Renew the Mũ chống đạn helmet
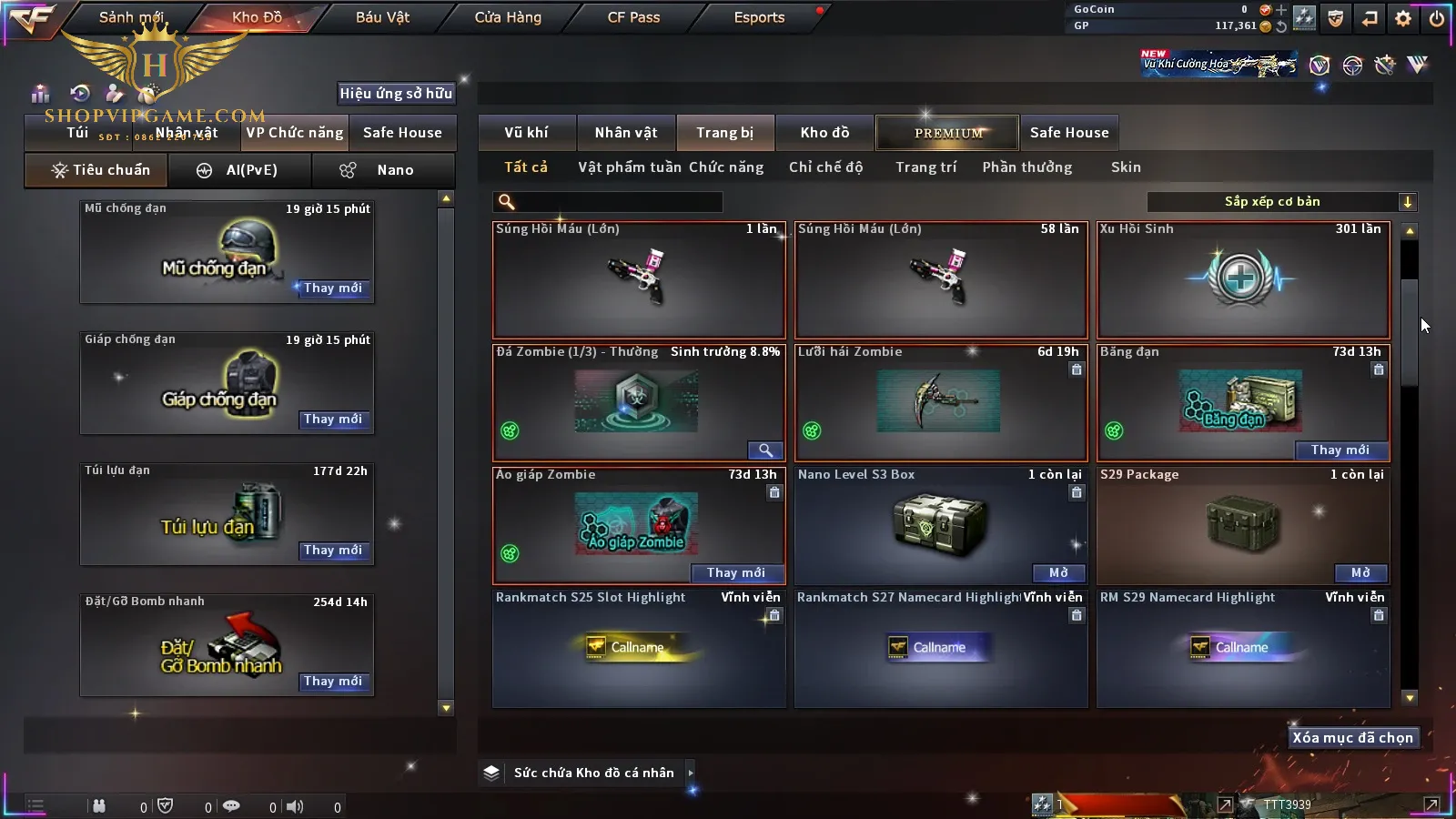1456x819 pixels. tap(333, 288)
